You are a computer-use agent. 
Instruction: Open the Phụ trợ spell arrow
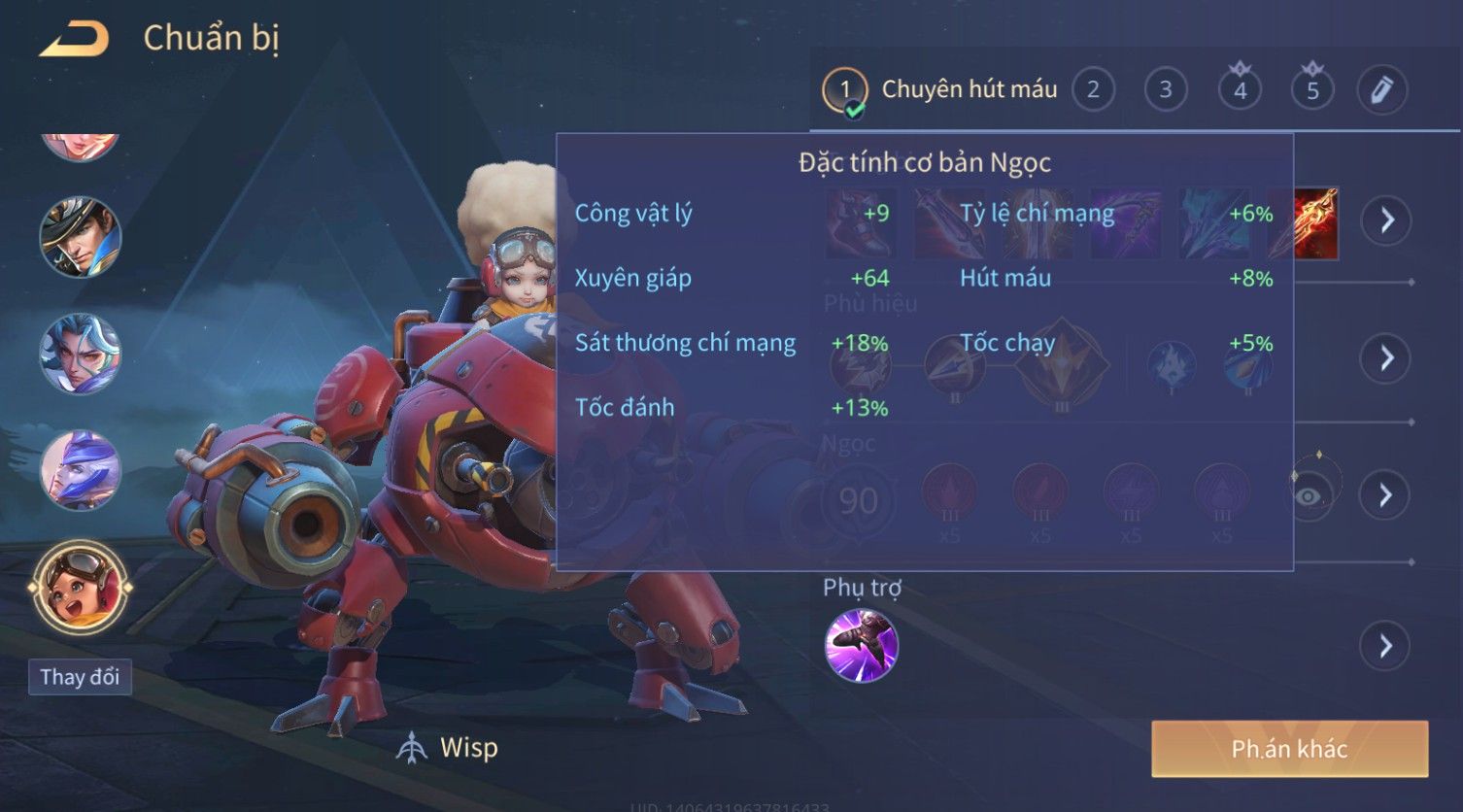(x=1386, y=646)
